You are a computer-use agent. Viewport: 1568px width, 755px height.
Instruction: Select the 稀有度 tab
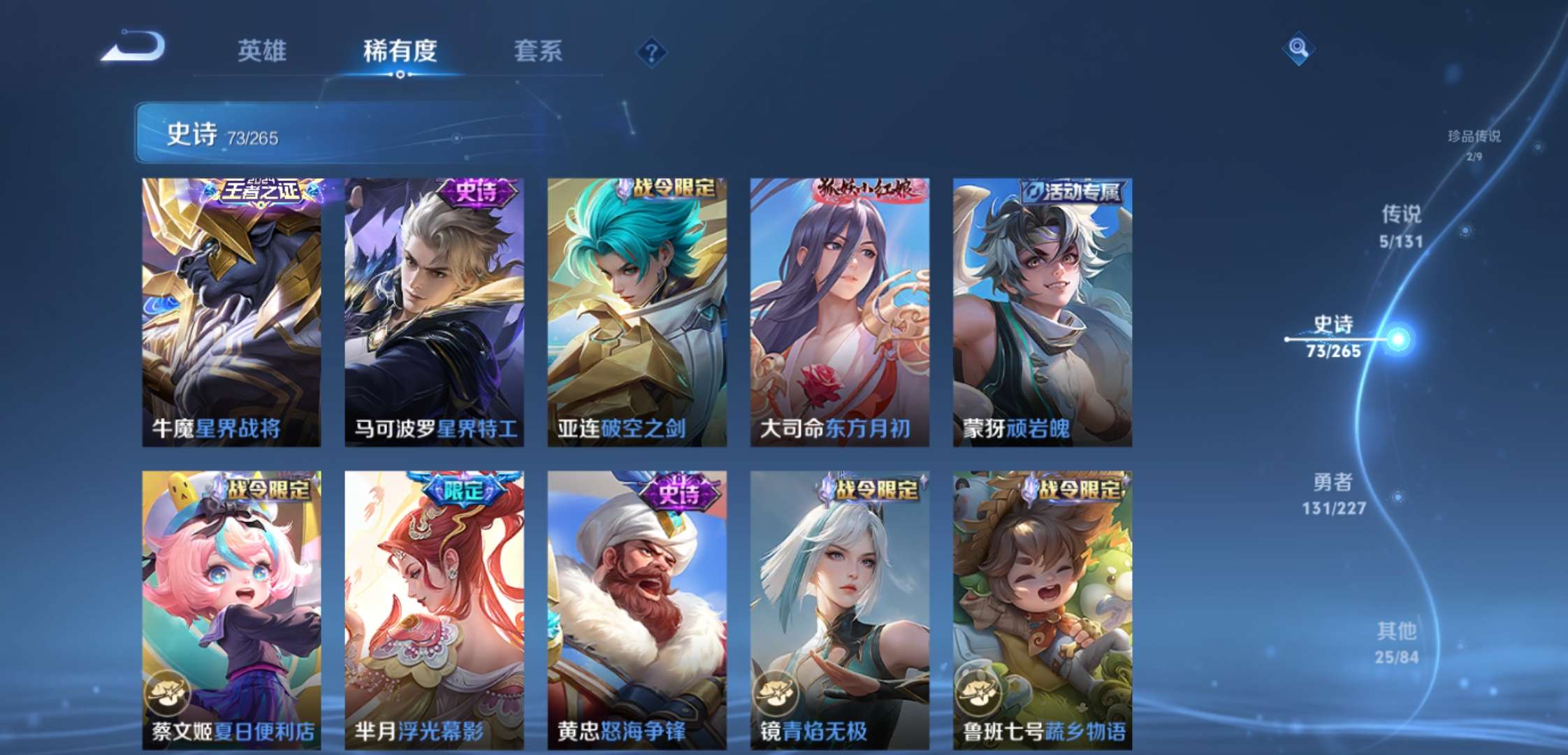tap(400, 51)
